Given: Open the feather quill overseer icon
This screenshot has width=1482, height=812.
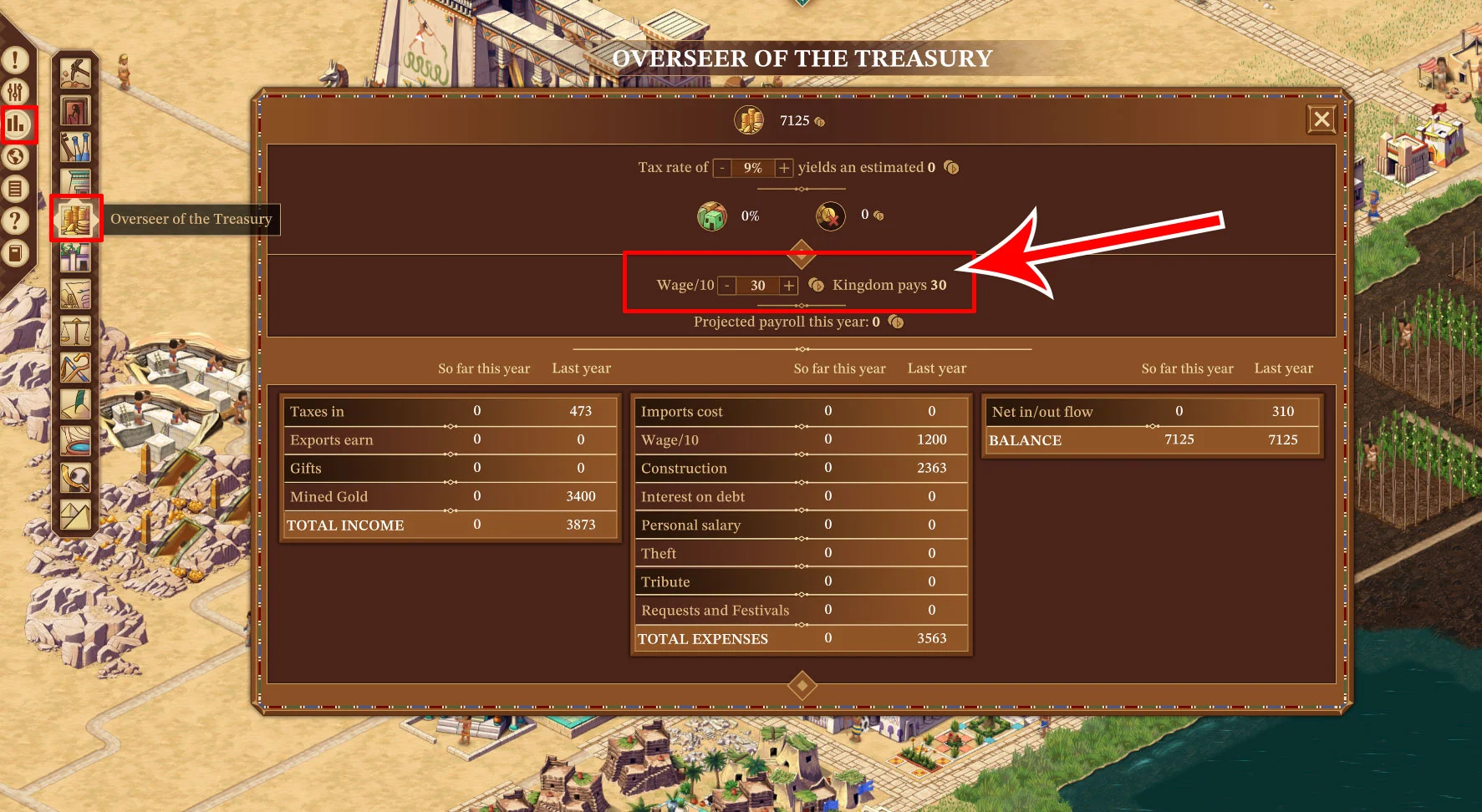Looking at the screenshot, I should (x=75, y=404).
